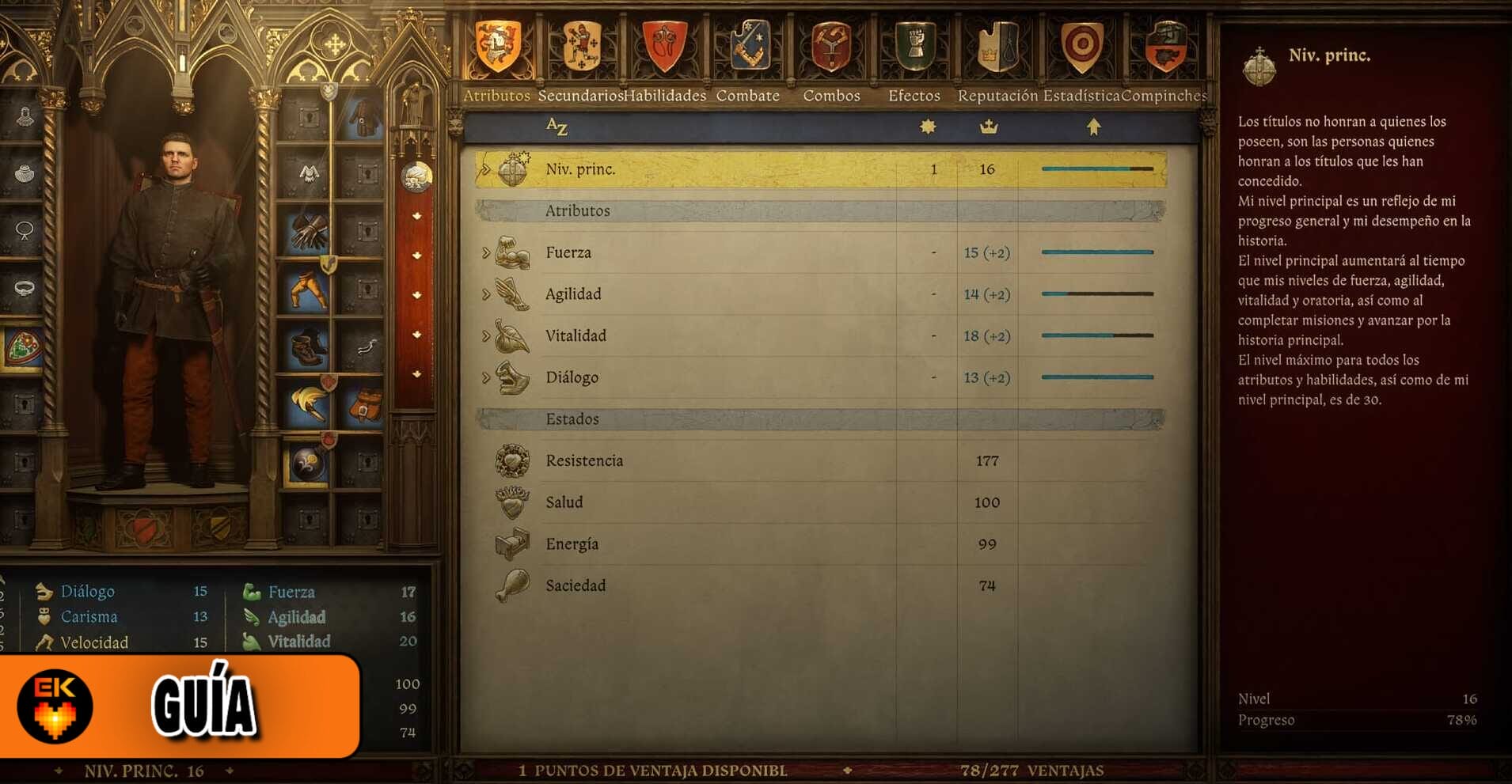This screenshot has height=784, width=1512.
Task: Click the muscle icon next to Fuerza
Action: 513,252
